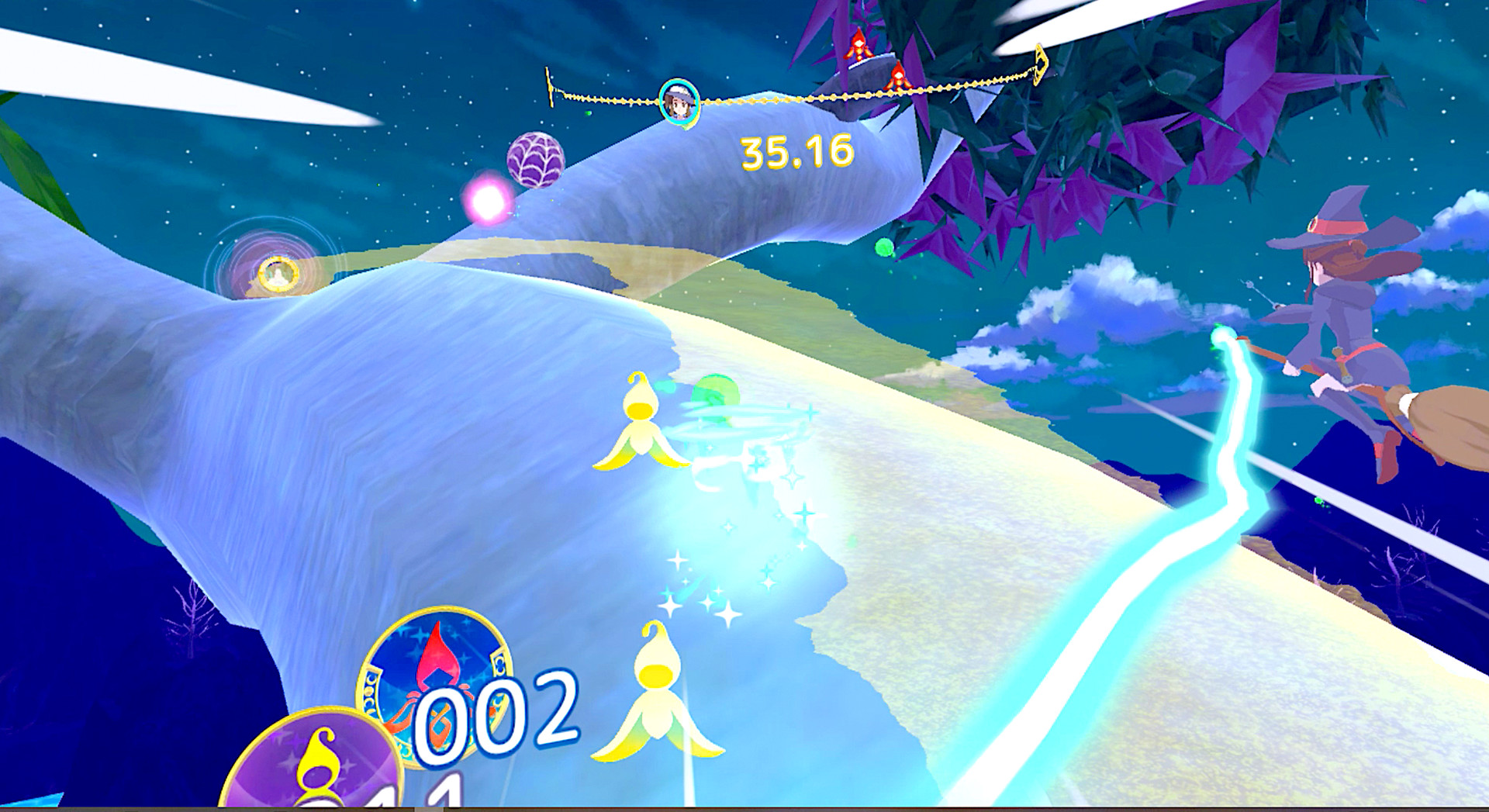Click the second red flame creature near the rocks
The height and width of the screenshot is (812, 1489).
tap(899, 78)
